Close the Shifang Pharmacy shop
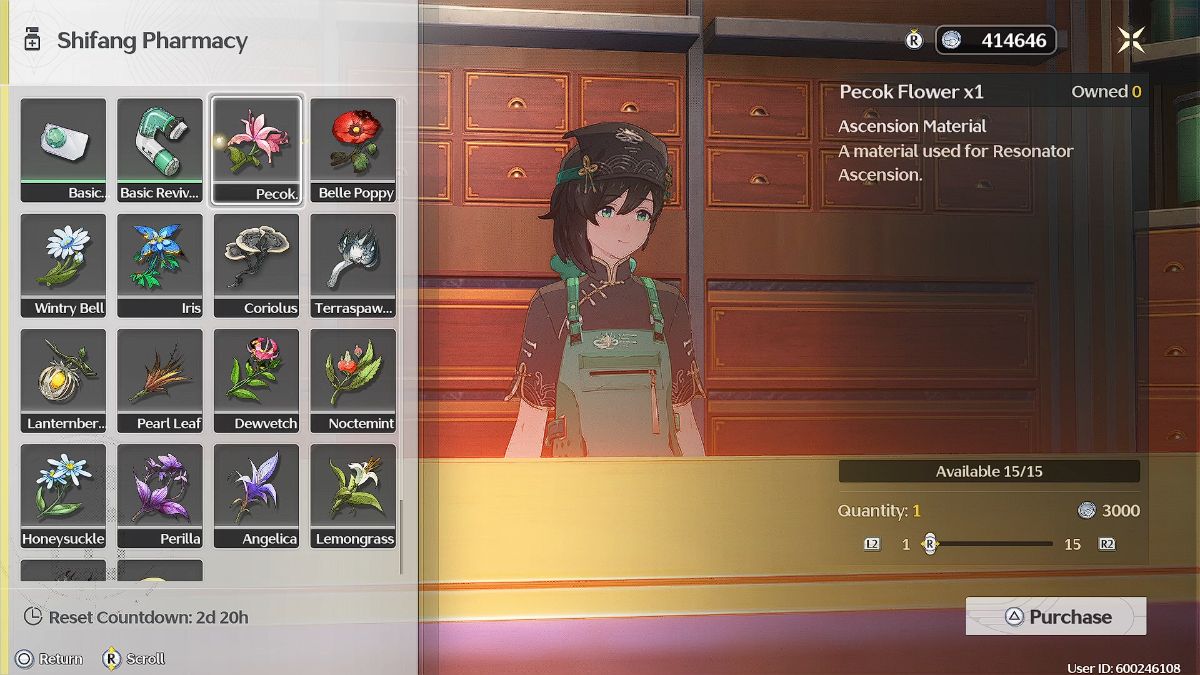The height and width of the screenshot is (675, 1200). pos(1131,40)
